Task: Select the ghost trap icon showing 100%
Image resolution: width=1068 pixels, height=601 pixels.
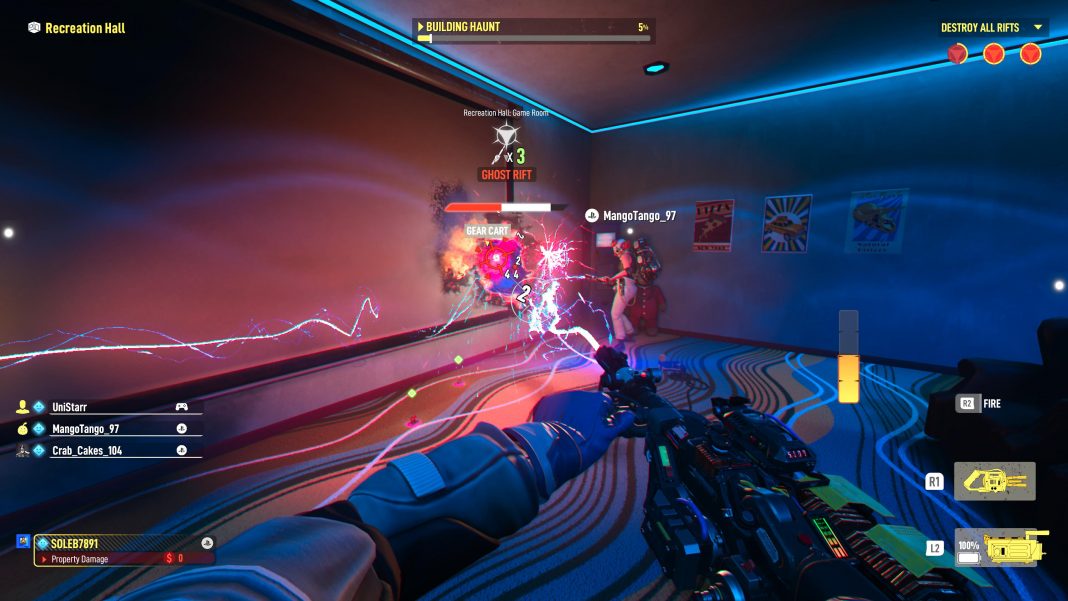Action: tap(1001, 548)
